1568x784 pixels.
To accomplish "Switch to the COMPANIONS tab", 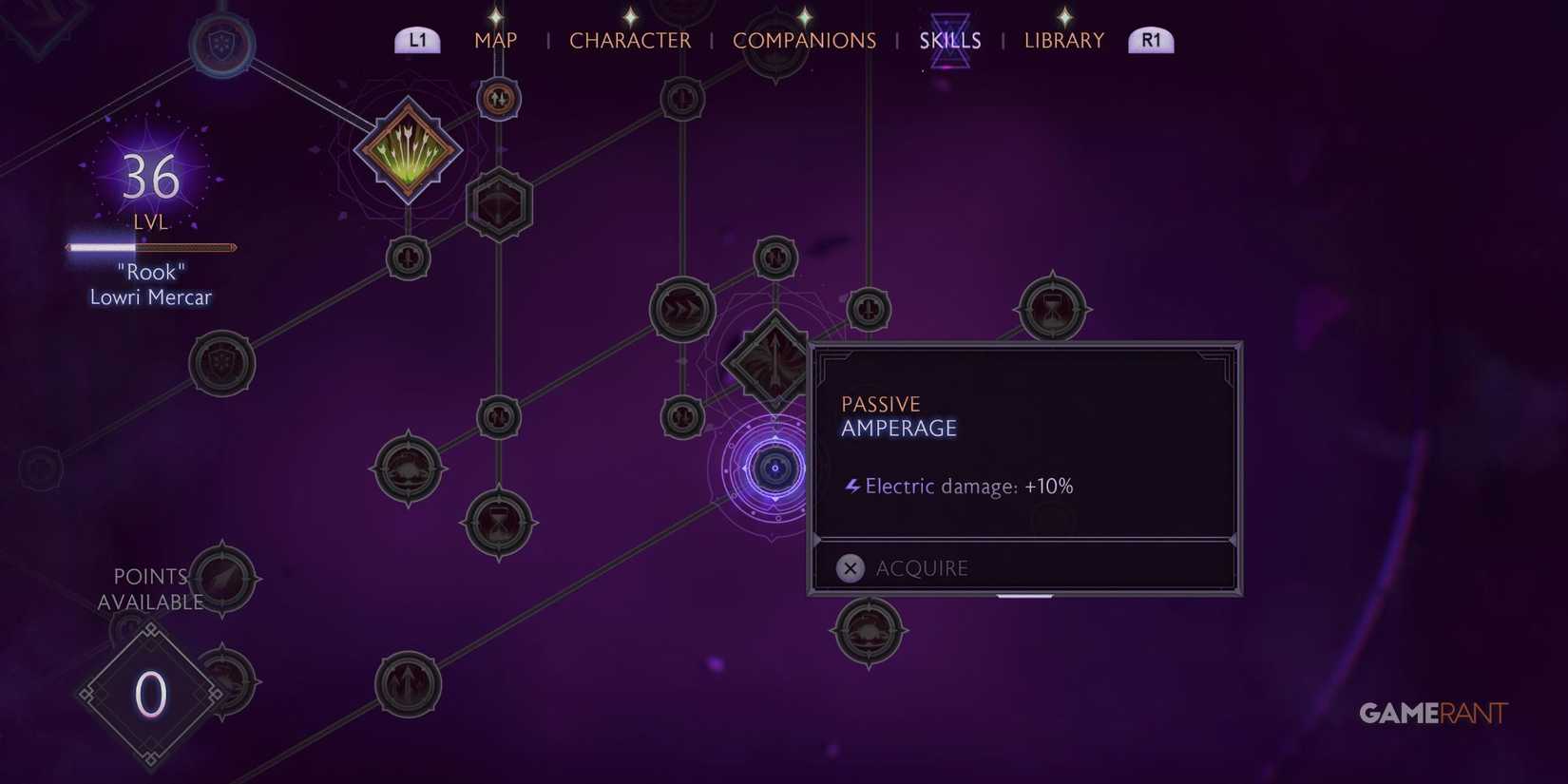I will point(804,40).
